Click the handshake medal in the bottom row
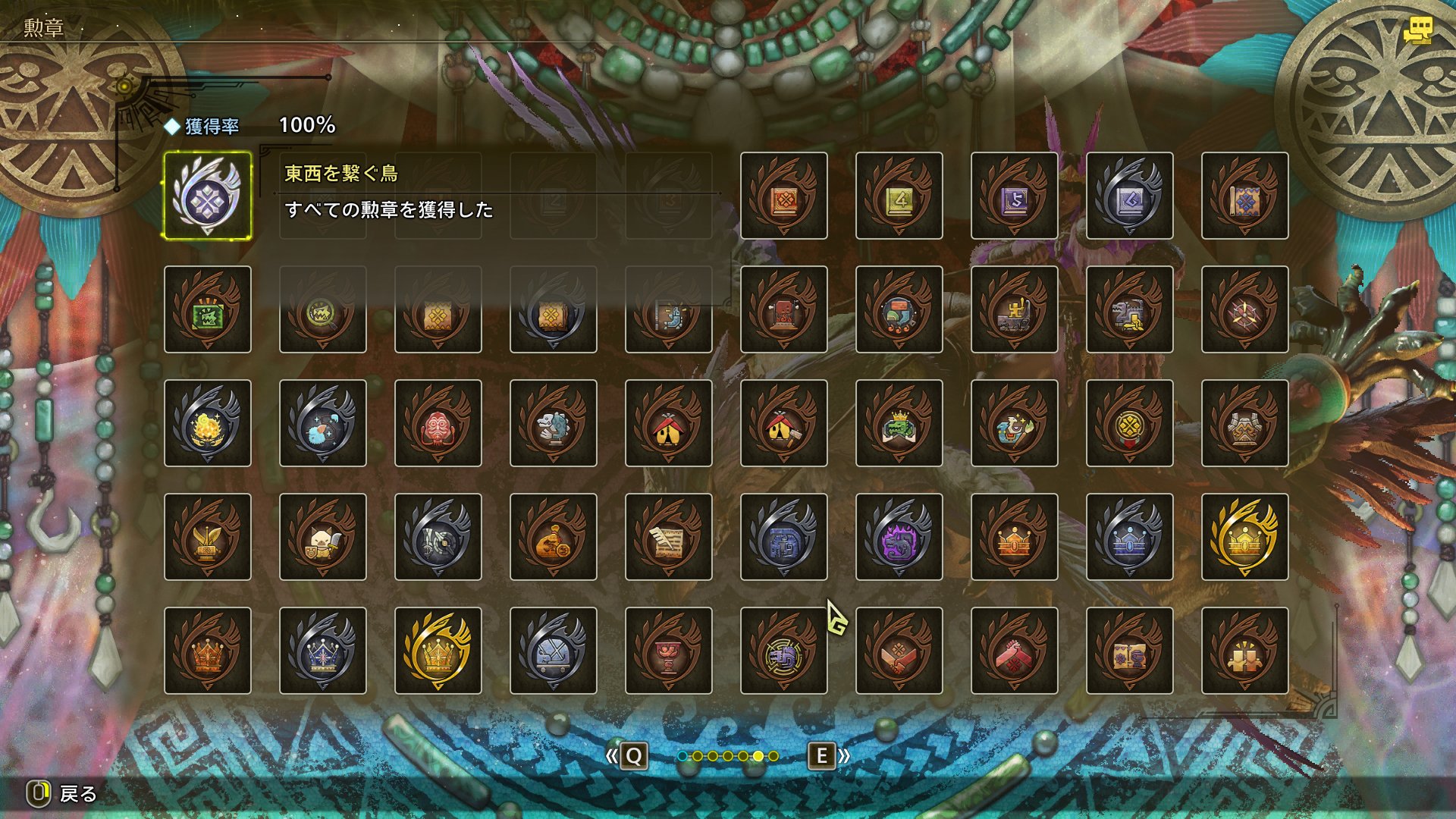The height and width of the screenshot is (819, 1456). (x=899, y=651)
